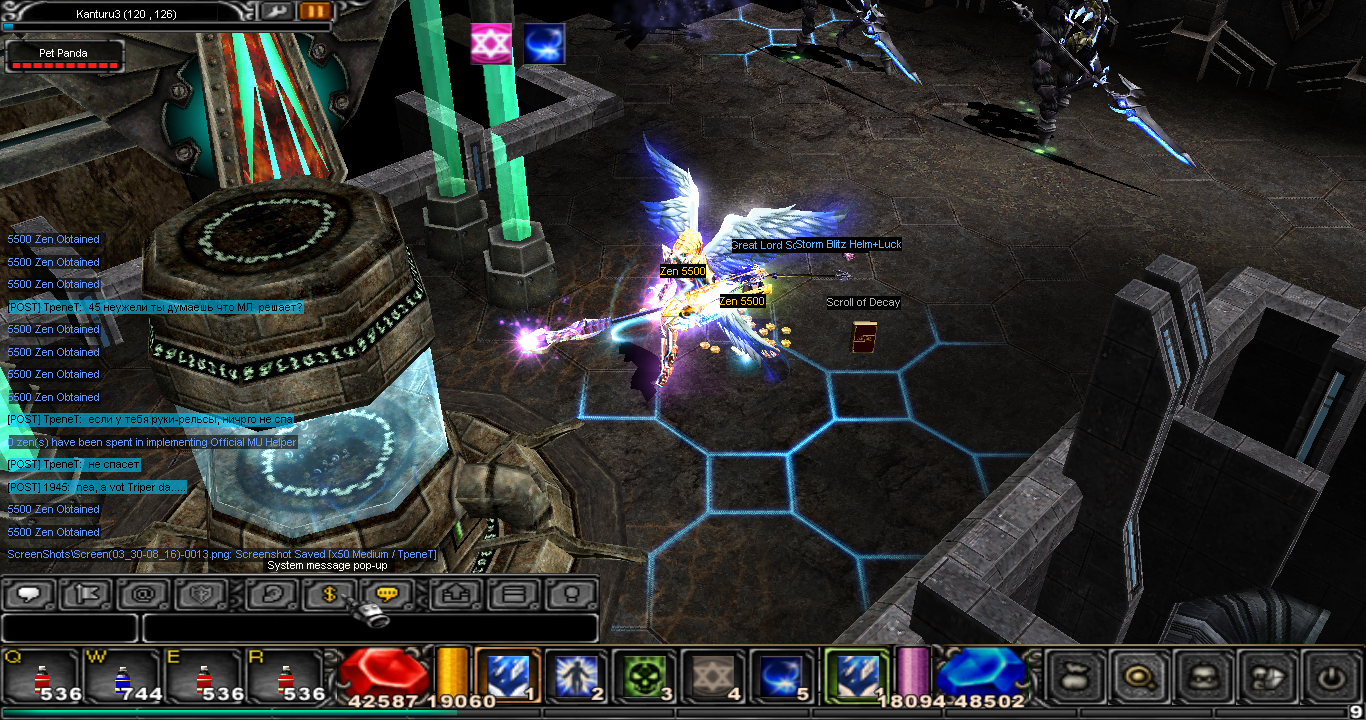Image resolution: width=1366 pixels, height=720 pixels.
Task: Toggle the dollar sign system message pop-up
Action: [331, 594]
